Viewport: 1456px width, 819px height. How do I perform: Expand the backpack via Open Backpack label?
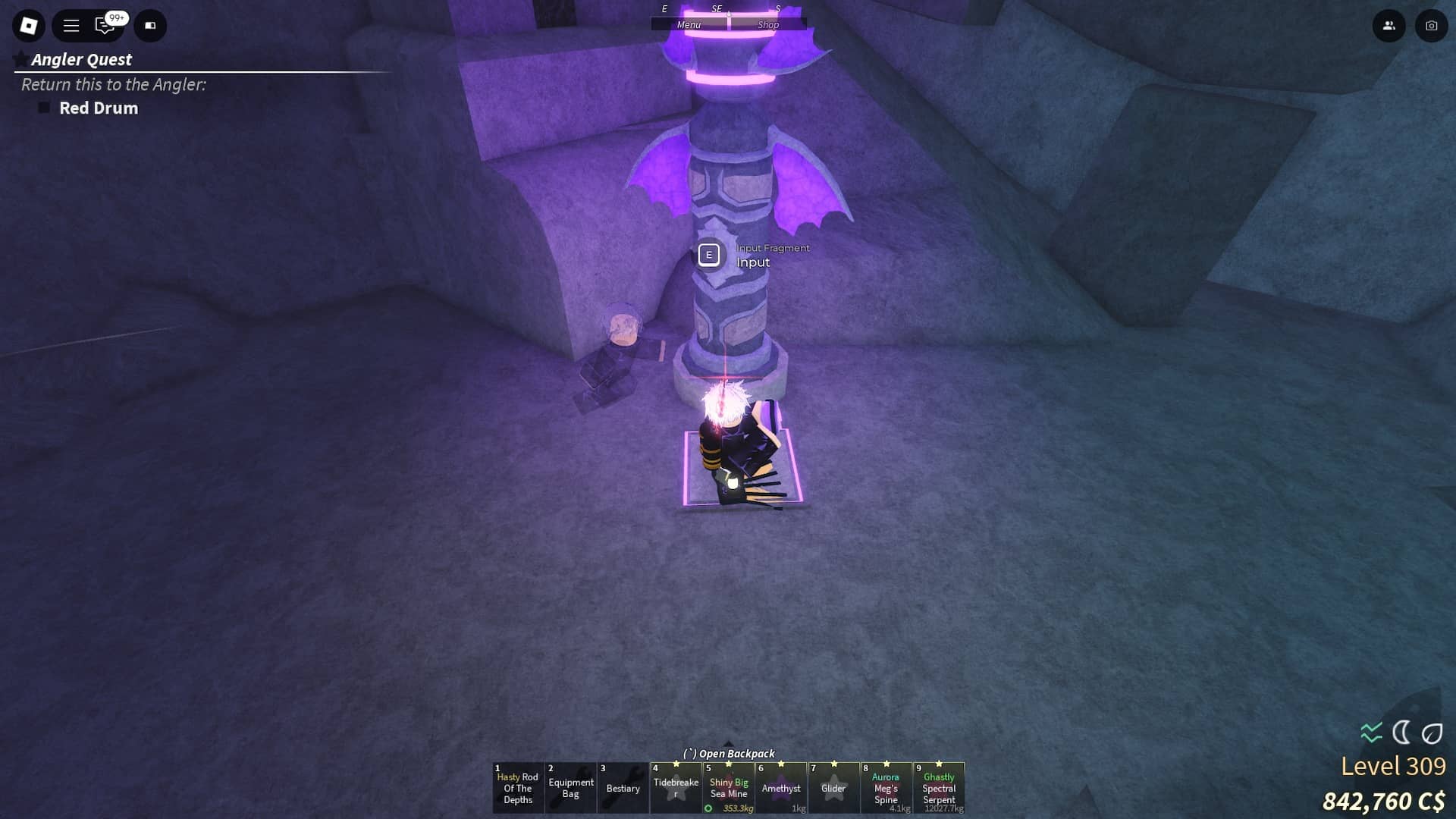tap(730, 753)
